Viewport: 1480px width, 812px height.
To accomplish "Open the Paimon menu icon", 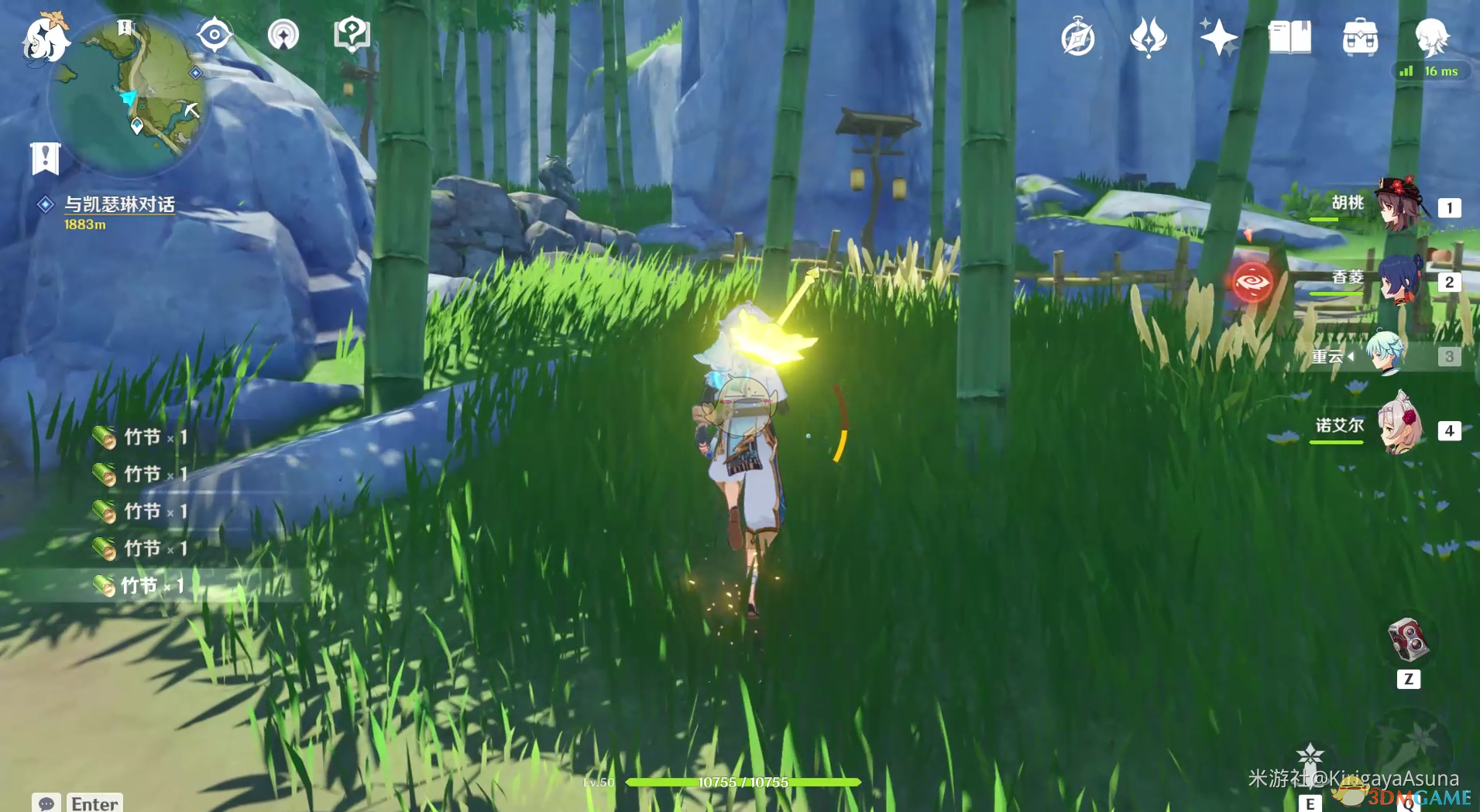I will click(45, 38).
